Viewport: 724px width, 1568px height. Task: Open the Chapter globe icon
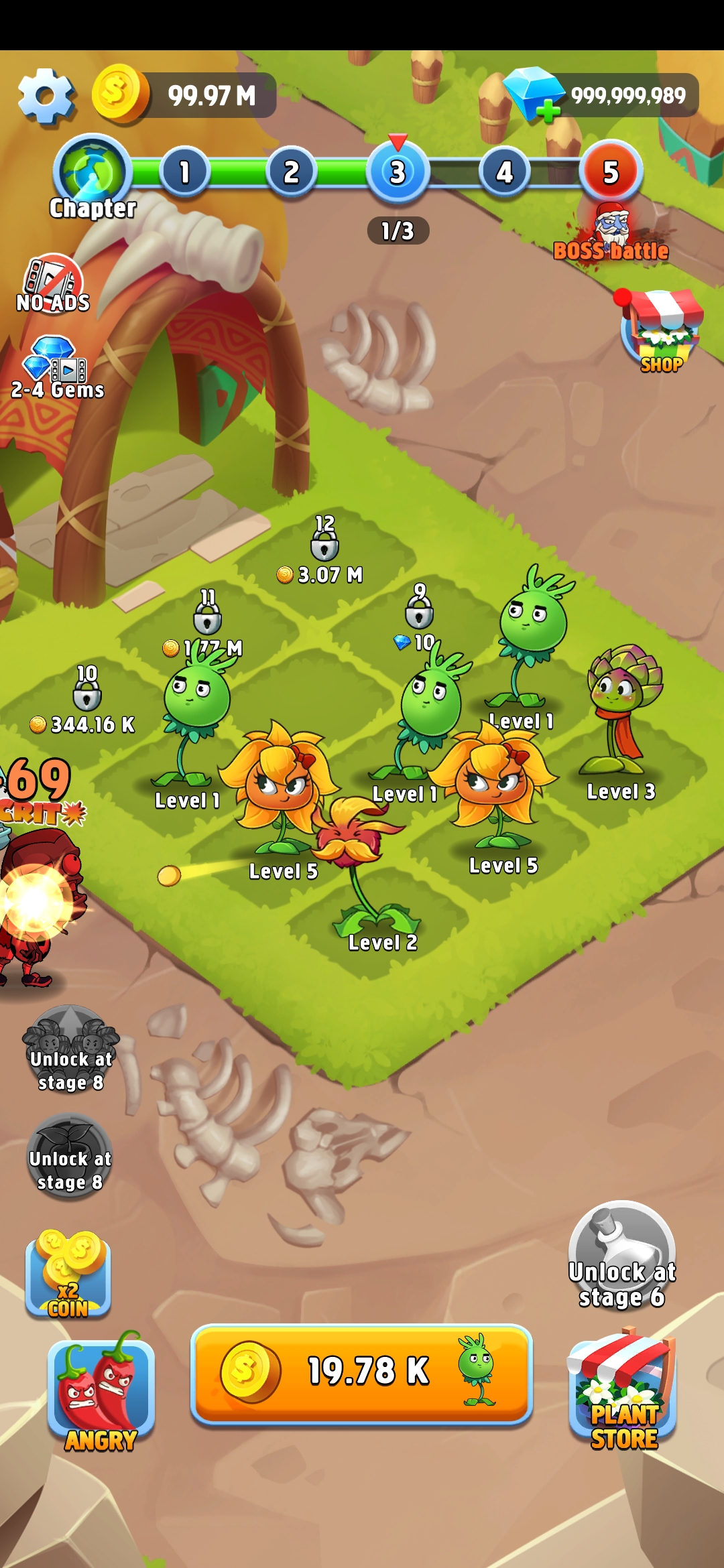click(x=92, y=172)
